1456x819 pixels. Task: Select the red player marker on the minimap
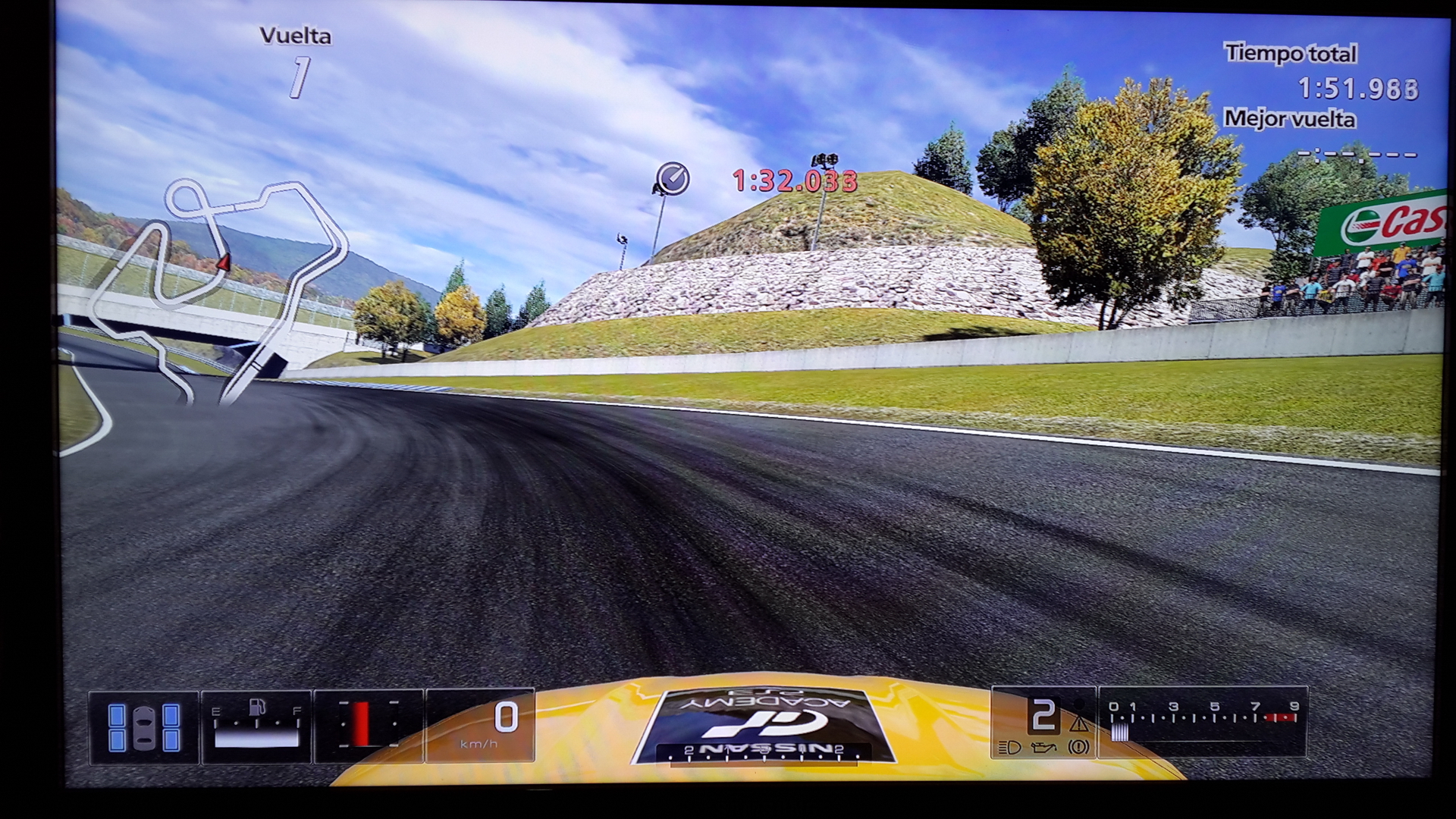point(224,262)
